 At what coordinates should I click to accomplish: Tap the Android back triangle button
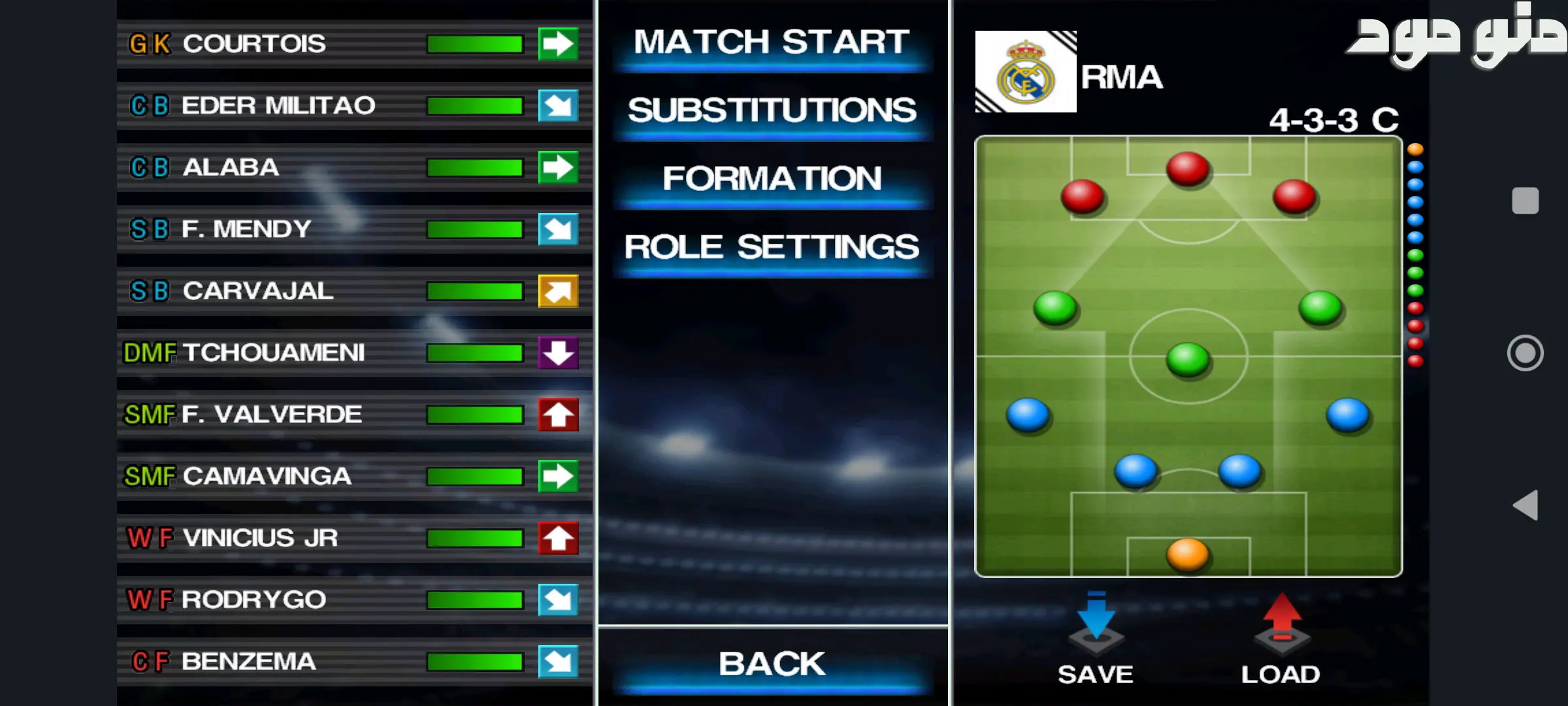coord(1526,505)
